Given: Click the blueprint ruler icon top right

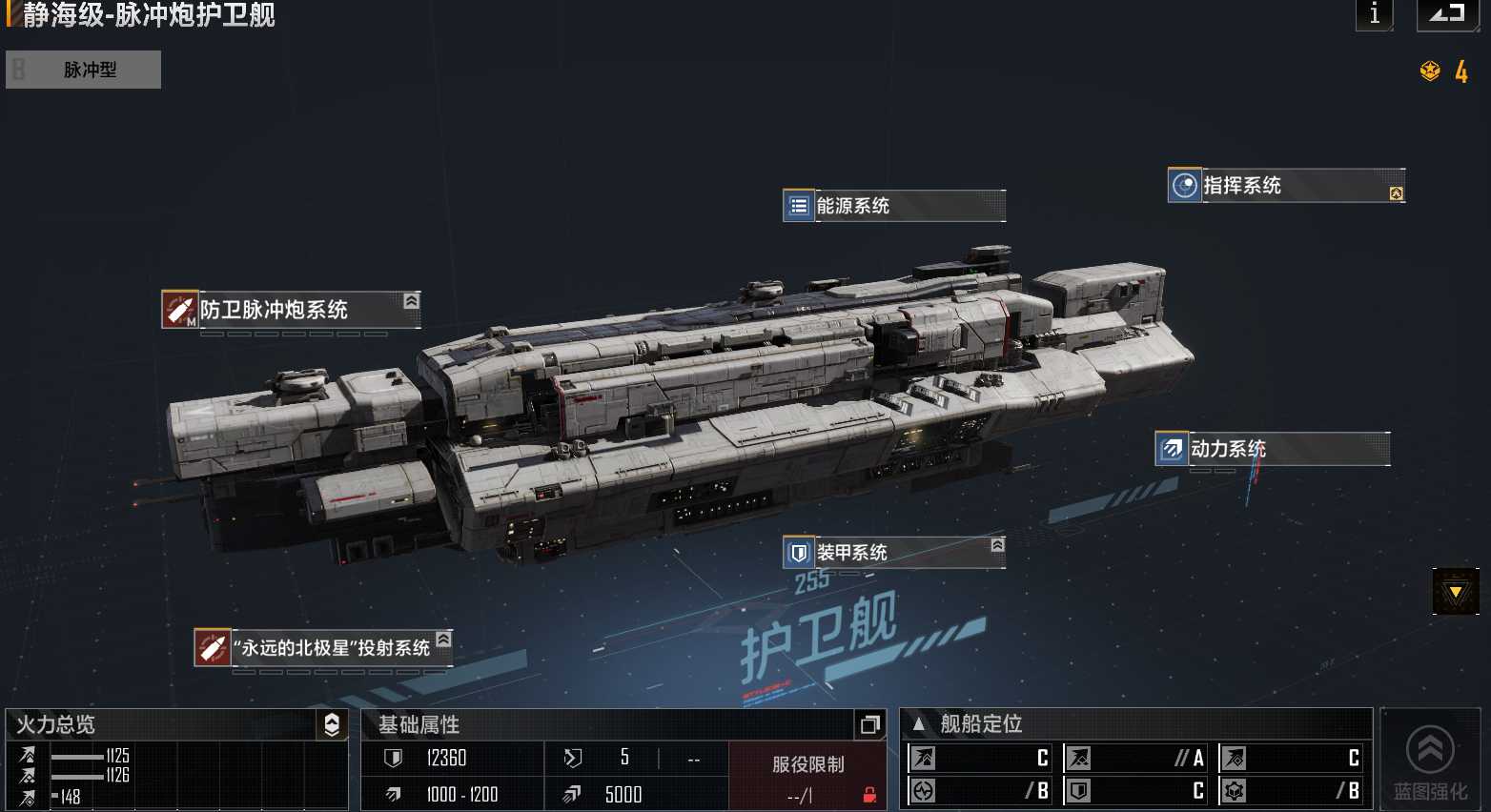Looking at the screenshot, I should (x=1447, y=15).
